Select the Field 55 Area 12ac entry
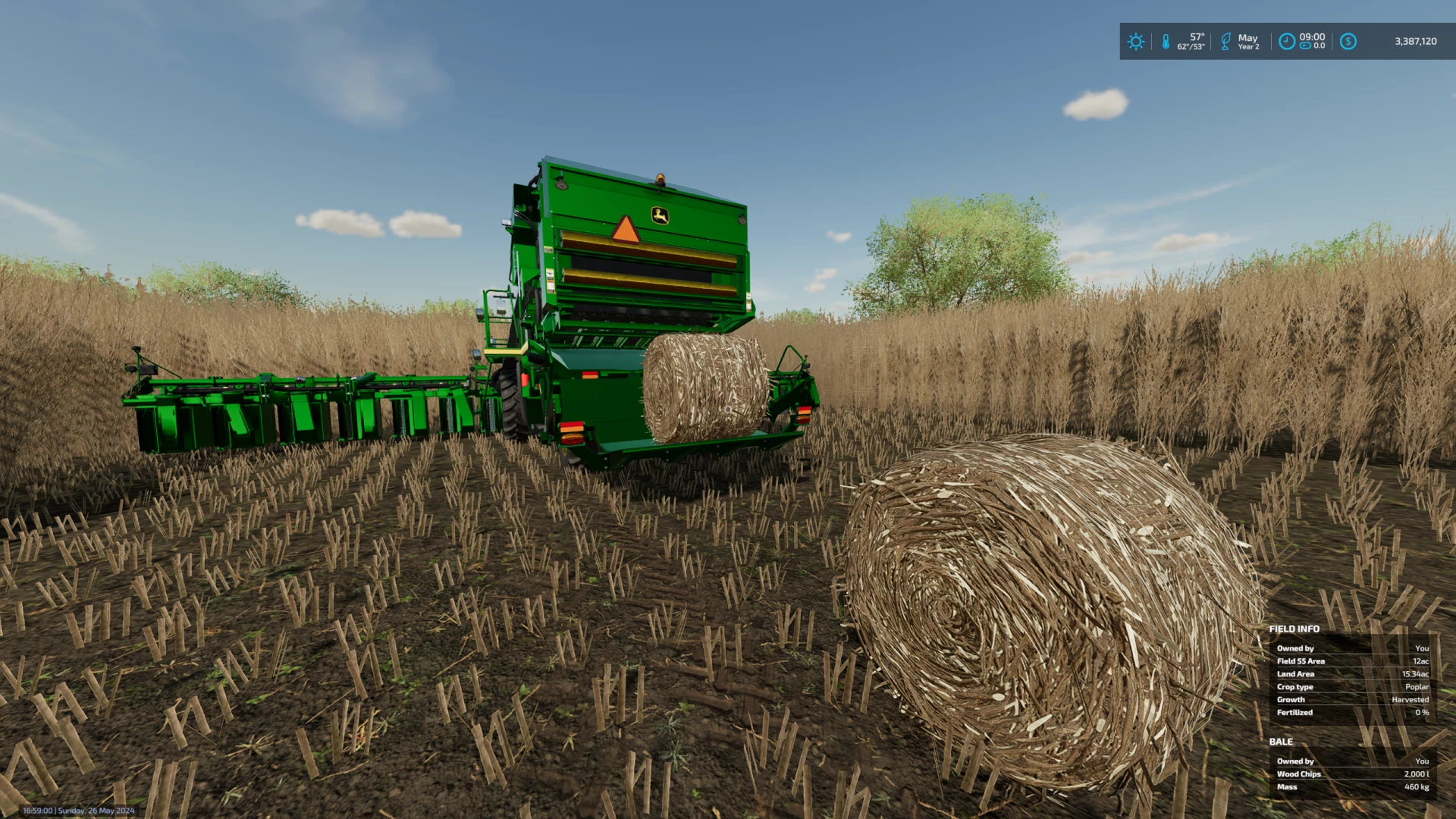This screenshot has height=819, width=1456. pyautogui.click(x=1352, y=661)
